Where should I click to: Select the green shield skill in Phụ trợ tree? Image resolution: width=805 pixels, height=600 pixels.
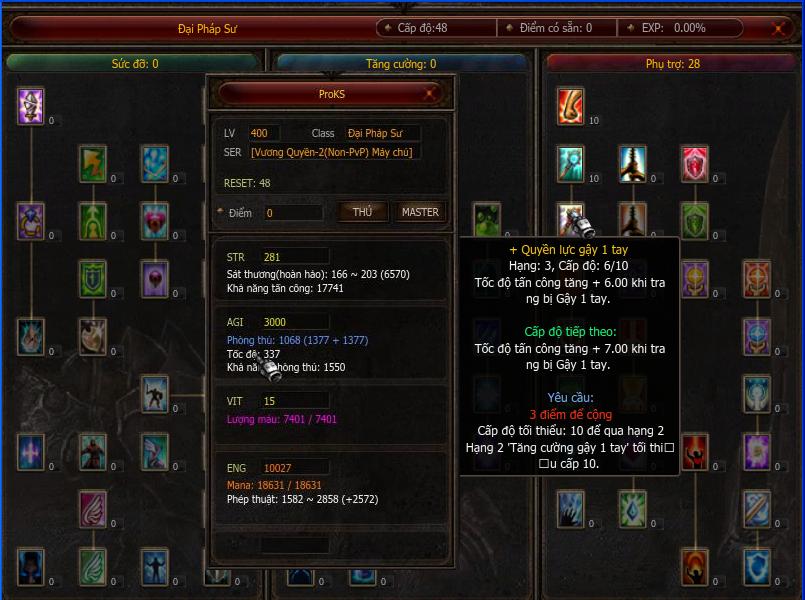[695, 219]
